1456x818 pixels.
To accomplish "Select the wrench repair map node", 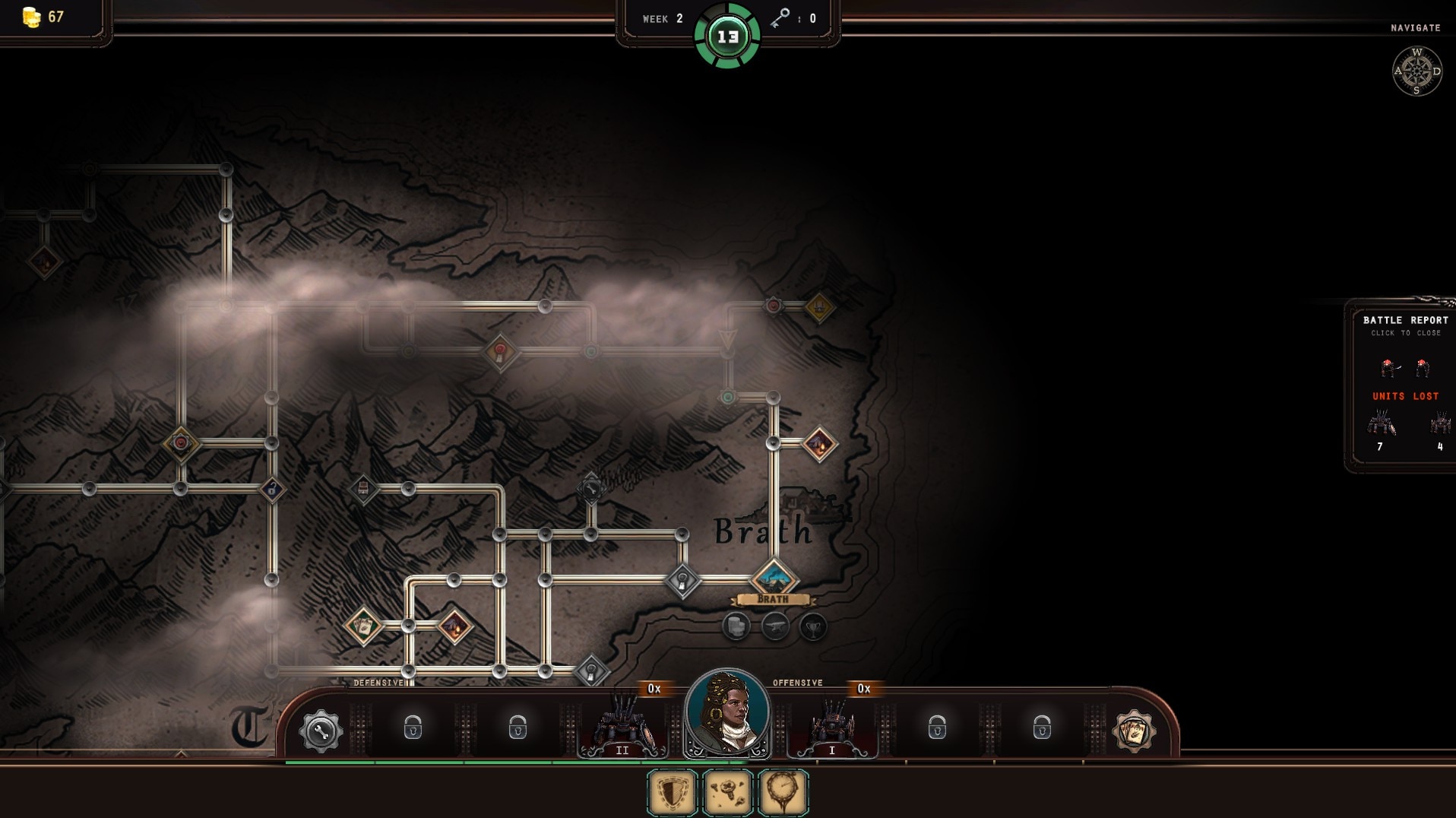I will (591, 488).
